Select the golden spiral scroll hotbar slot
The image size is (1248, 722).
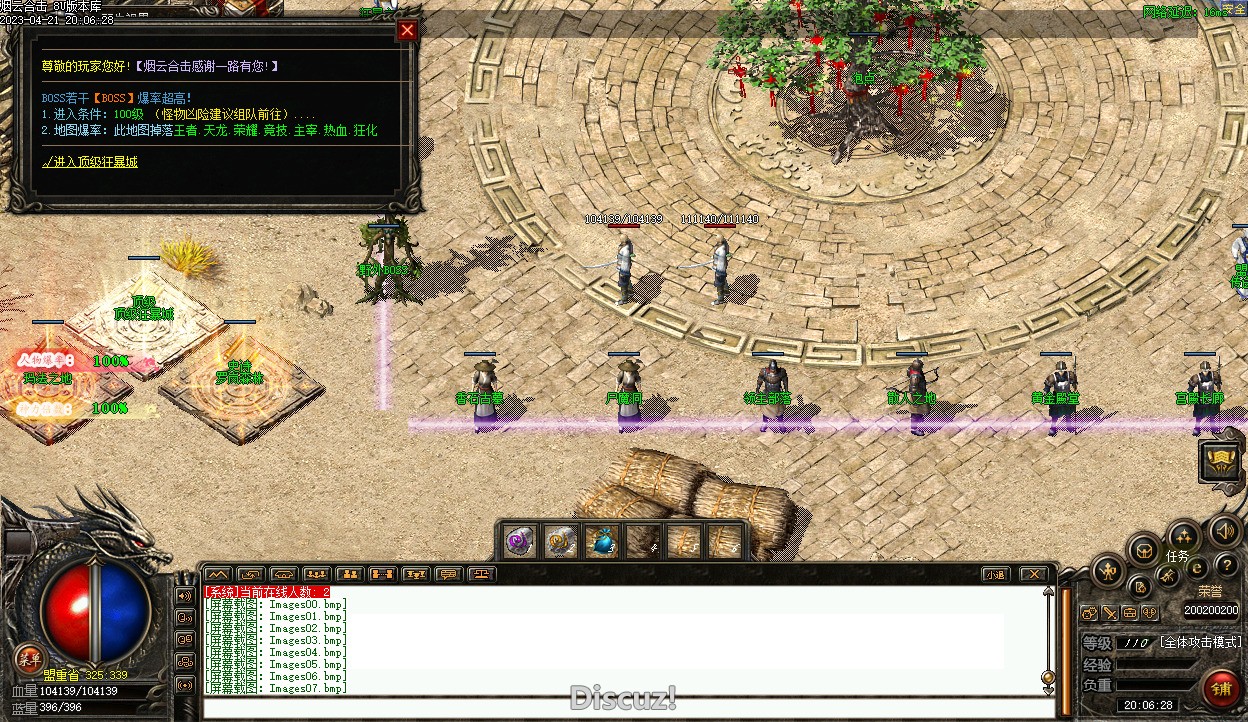click(x=559, y=541)
